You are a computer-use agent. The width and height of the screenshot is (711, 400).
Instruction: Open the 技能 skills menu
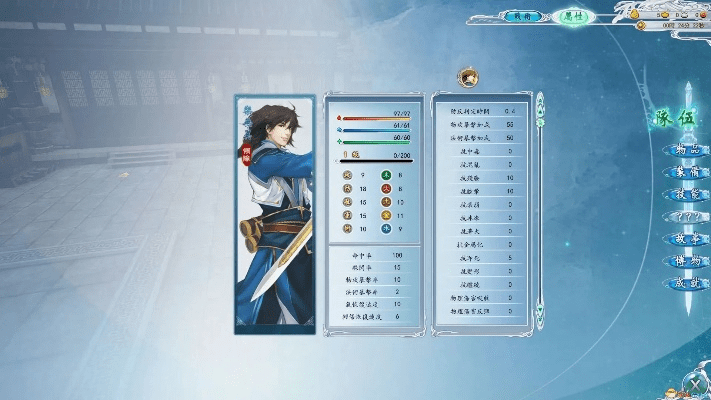pos(685,195)
